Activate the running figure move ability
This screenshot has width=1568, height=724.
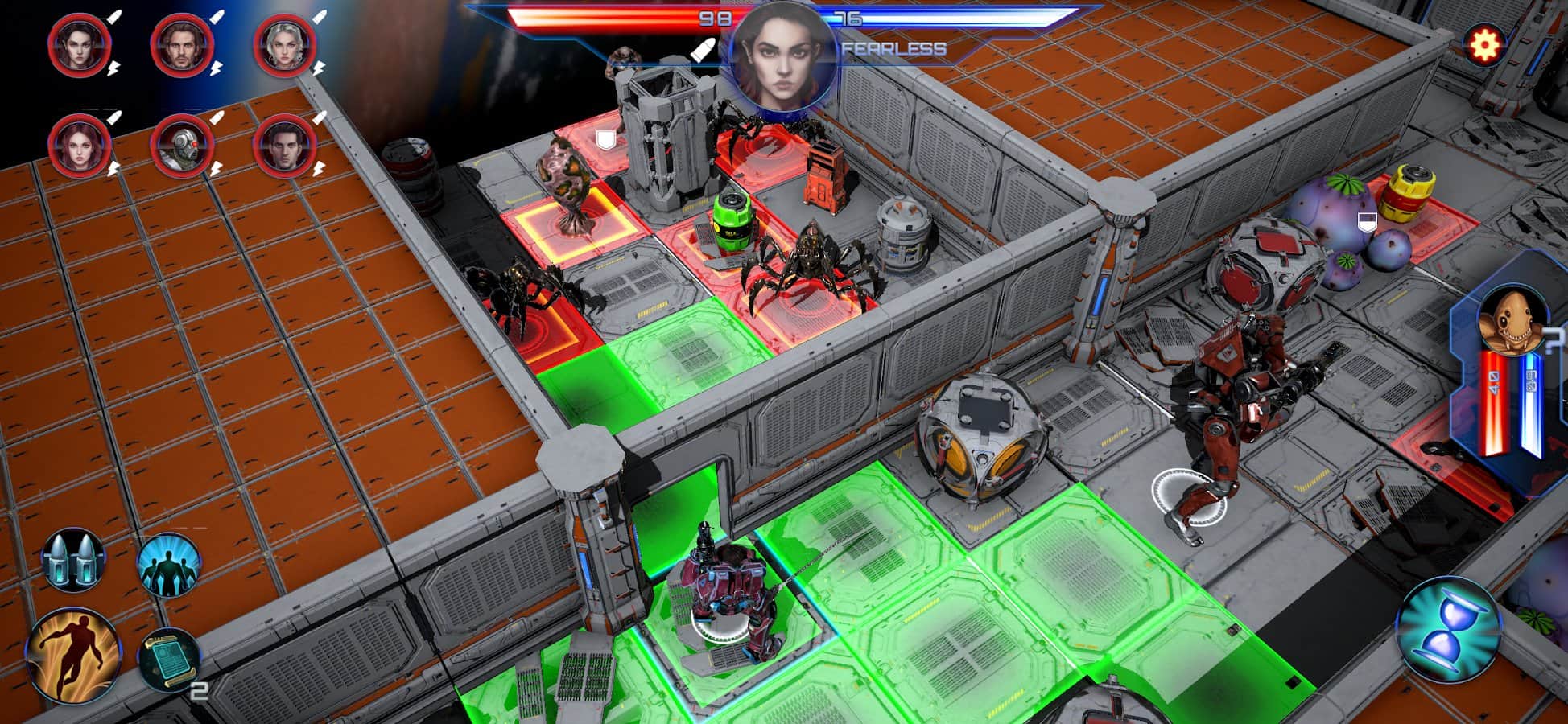tap(73, 656)
